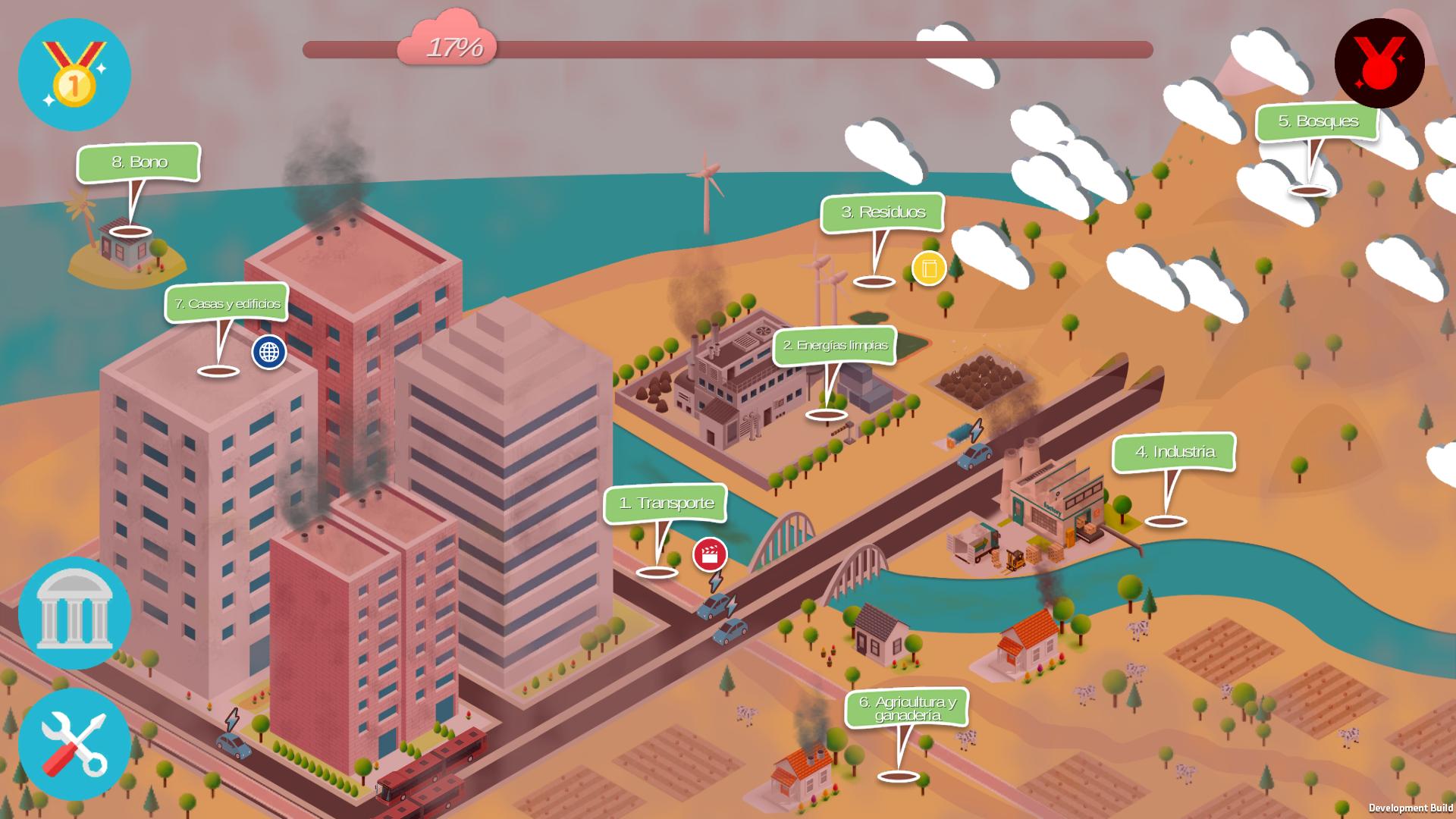Screen dimensions: 1456x819
Task: Open the 7. Casas y edificios level
Action: pyautogui.click(x=227, y=303)
